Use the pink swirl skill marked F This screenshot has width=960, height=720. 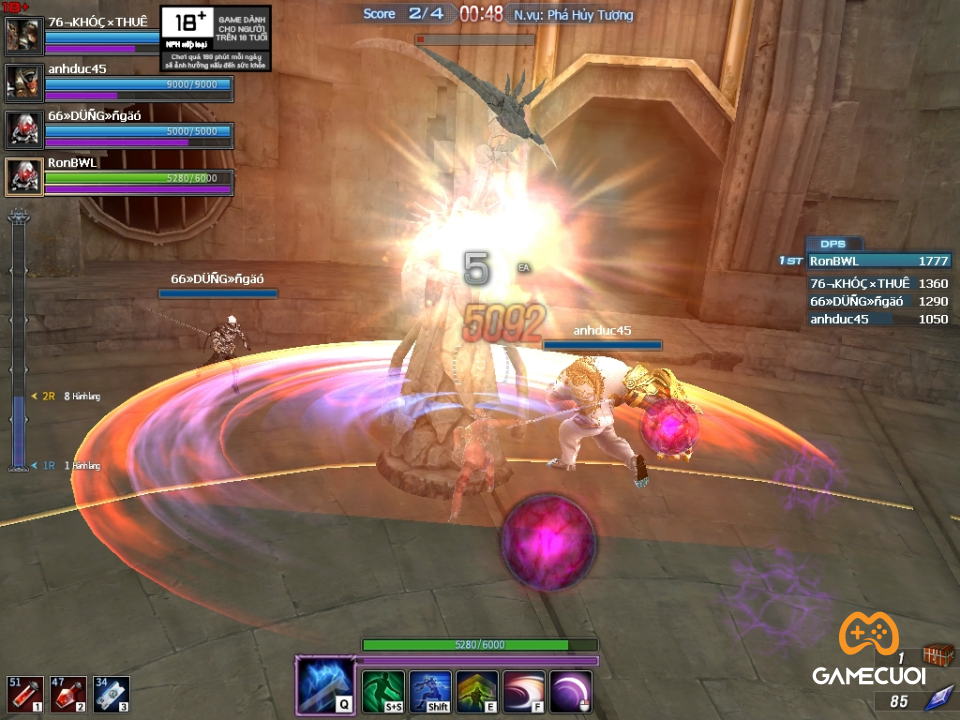click(524, 690)
